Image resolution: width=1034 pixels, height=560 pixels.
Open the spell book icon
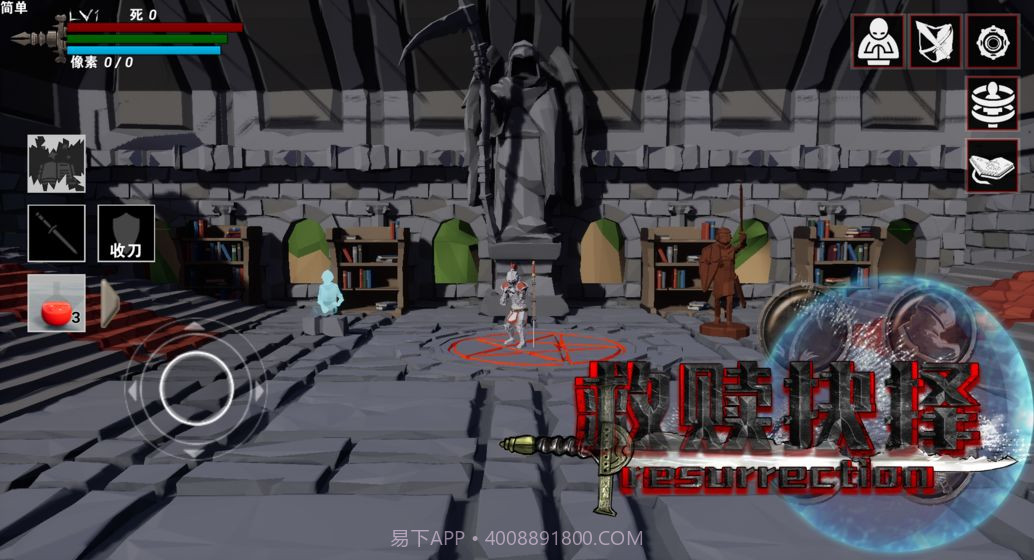(x=992, y=165)
